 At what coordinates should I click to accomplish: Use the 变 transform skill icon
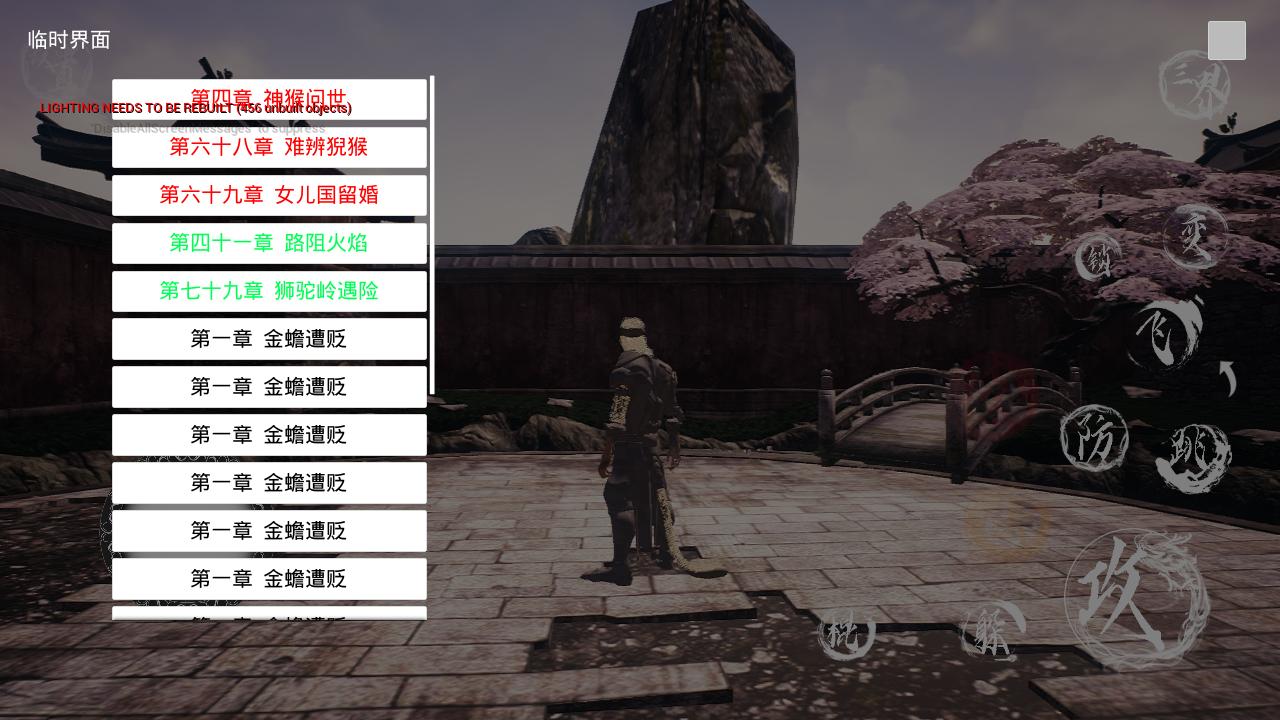[x=1196, y=235]
